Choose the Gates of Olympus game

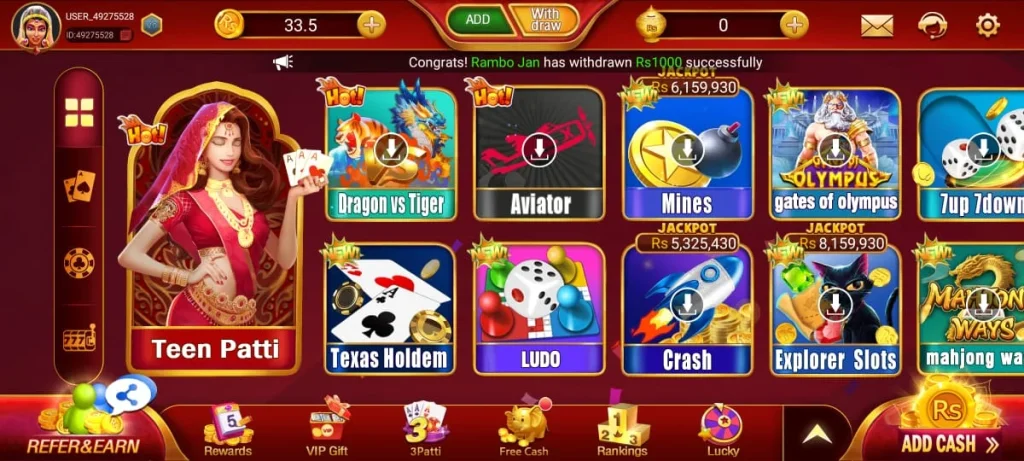[835, 153]
